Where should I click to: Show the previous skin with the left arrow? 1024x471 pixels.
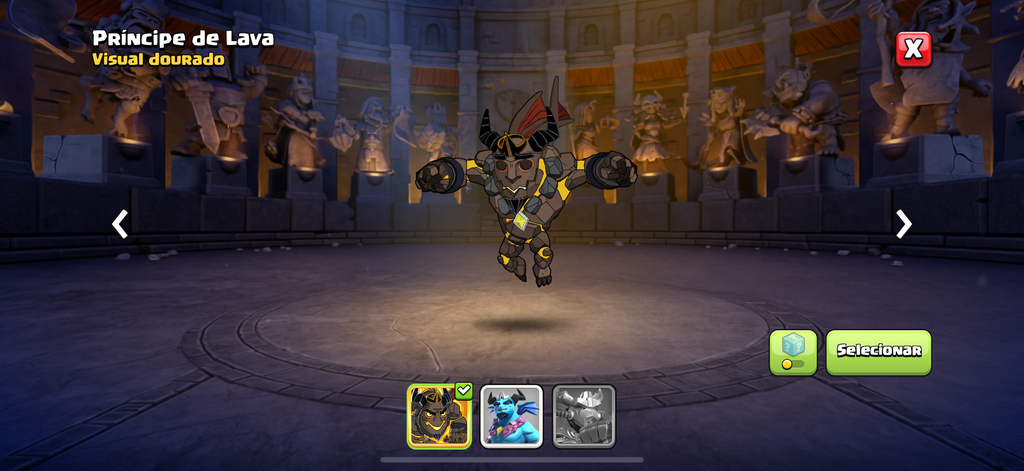coord(120,224)
